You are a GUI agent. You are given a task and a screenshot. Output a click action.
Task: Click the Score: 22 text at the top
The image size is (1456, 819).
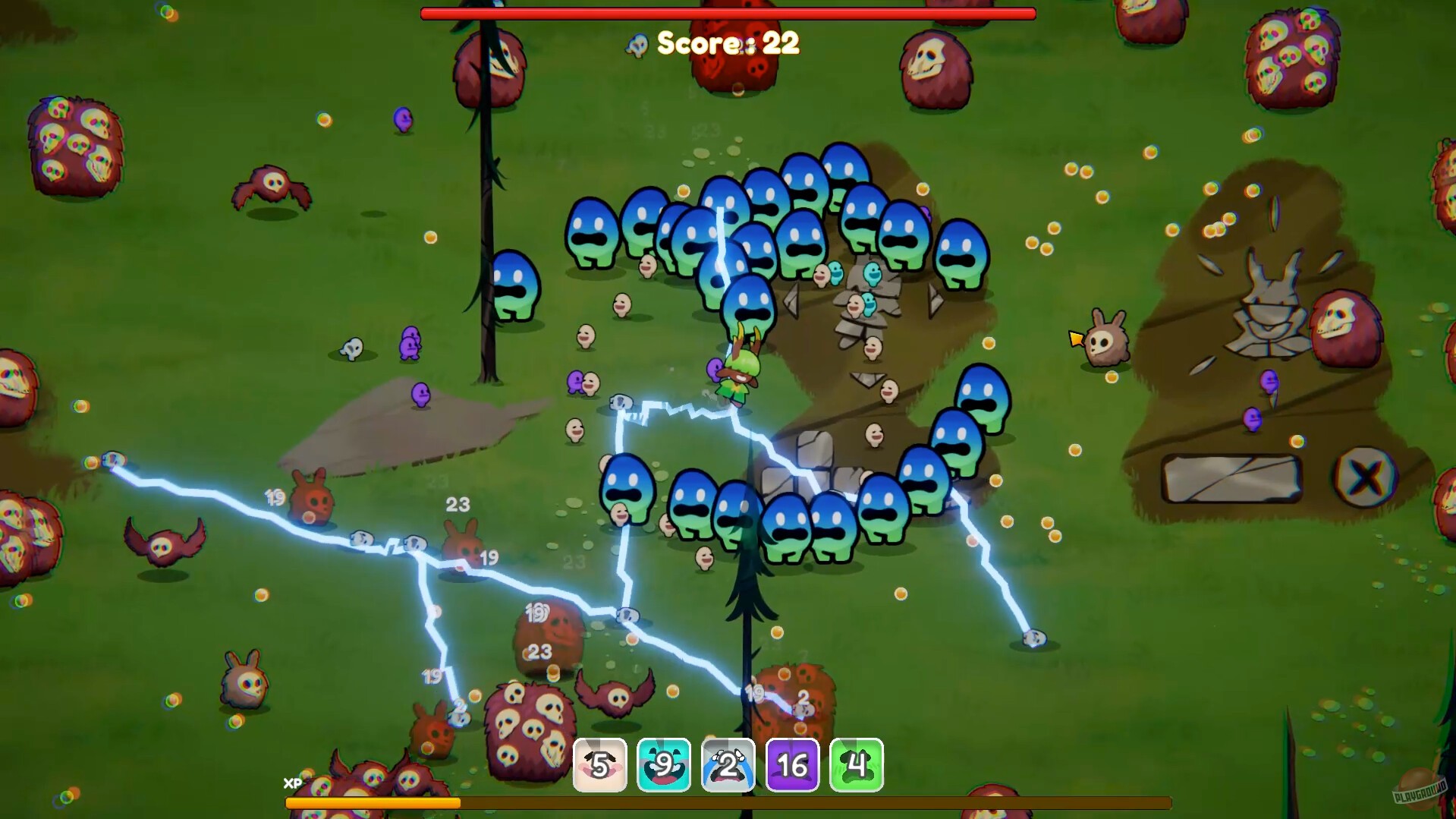(727, 44)
